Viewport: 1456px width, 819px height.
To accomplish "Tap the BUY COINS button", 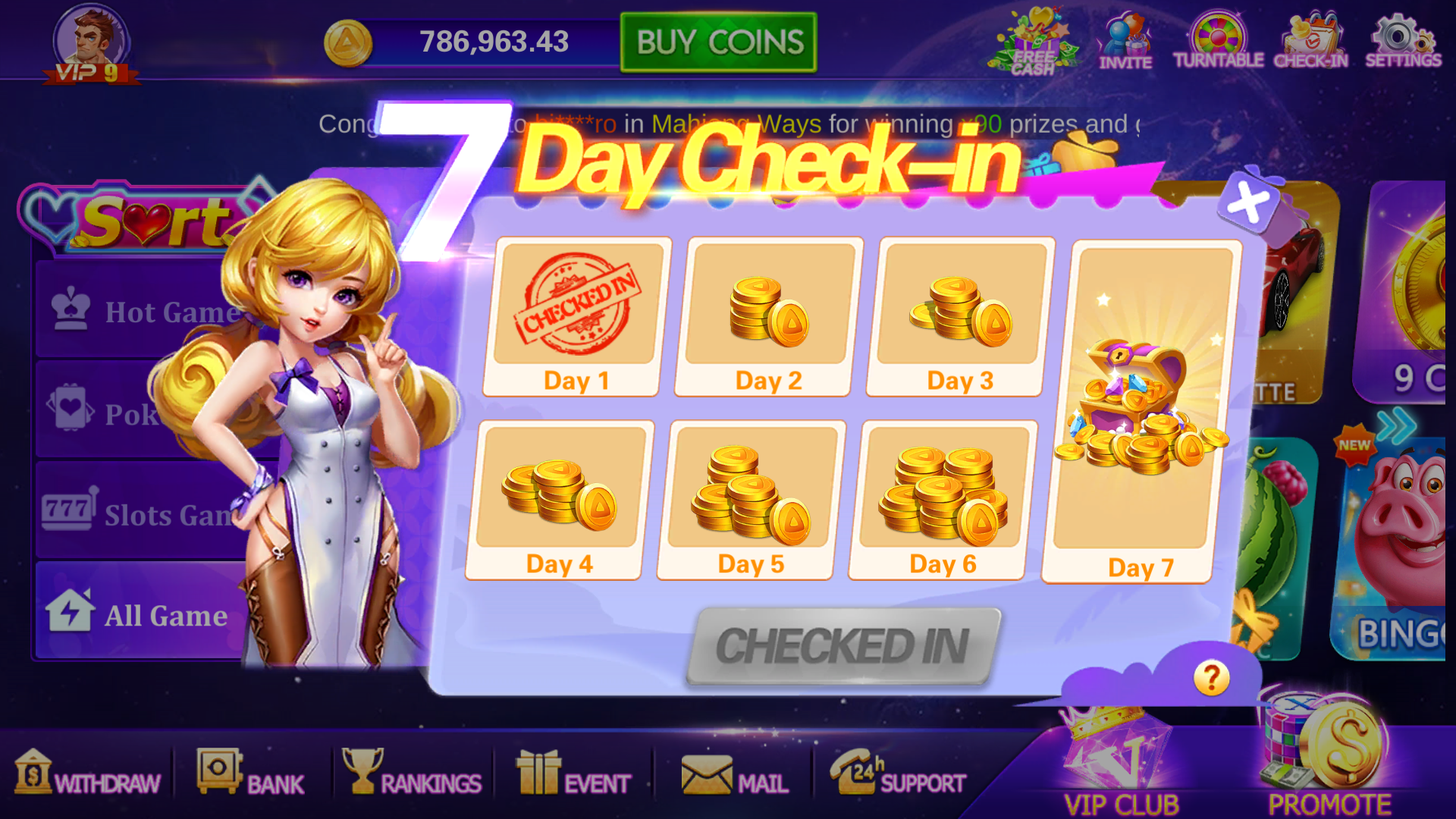I will 718,42.
